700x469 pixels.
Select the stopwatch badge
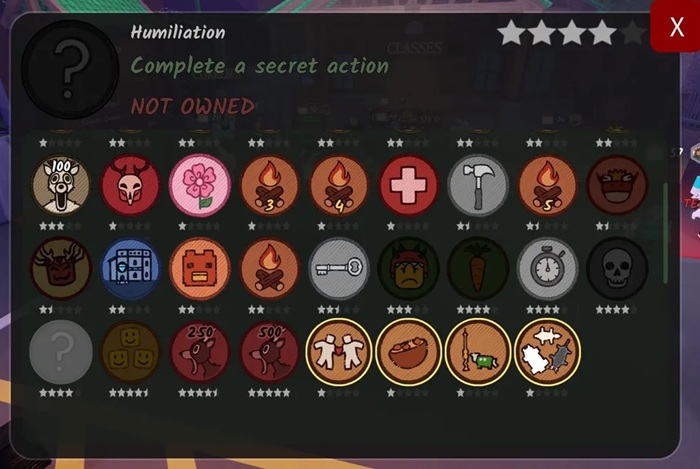coord(548,269)
